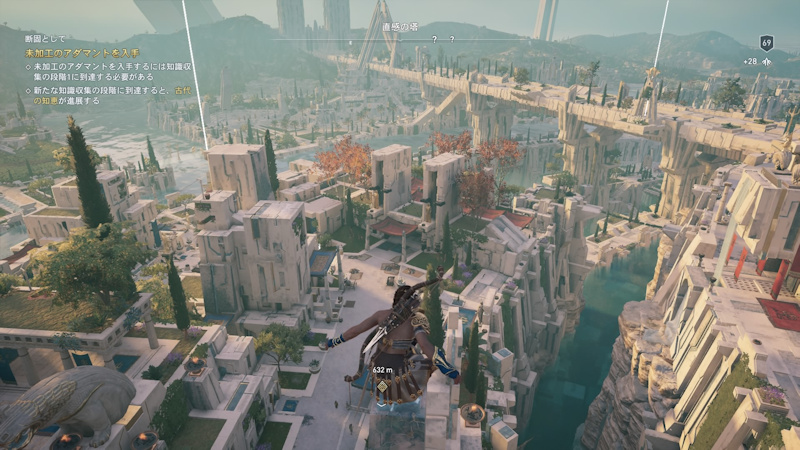Image resolution: width=800 pixels, height=450 pixels.
Task: Click the level 69 shield badge
Action: pos(766,43)
